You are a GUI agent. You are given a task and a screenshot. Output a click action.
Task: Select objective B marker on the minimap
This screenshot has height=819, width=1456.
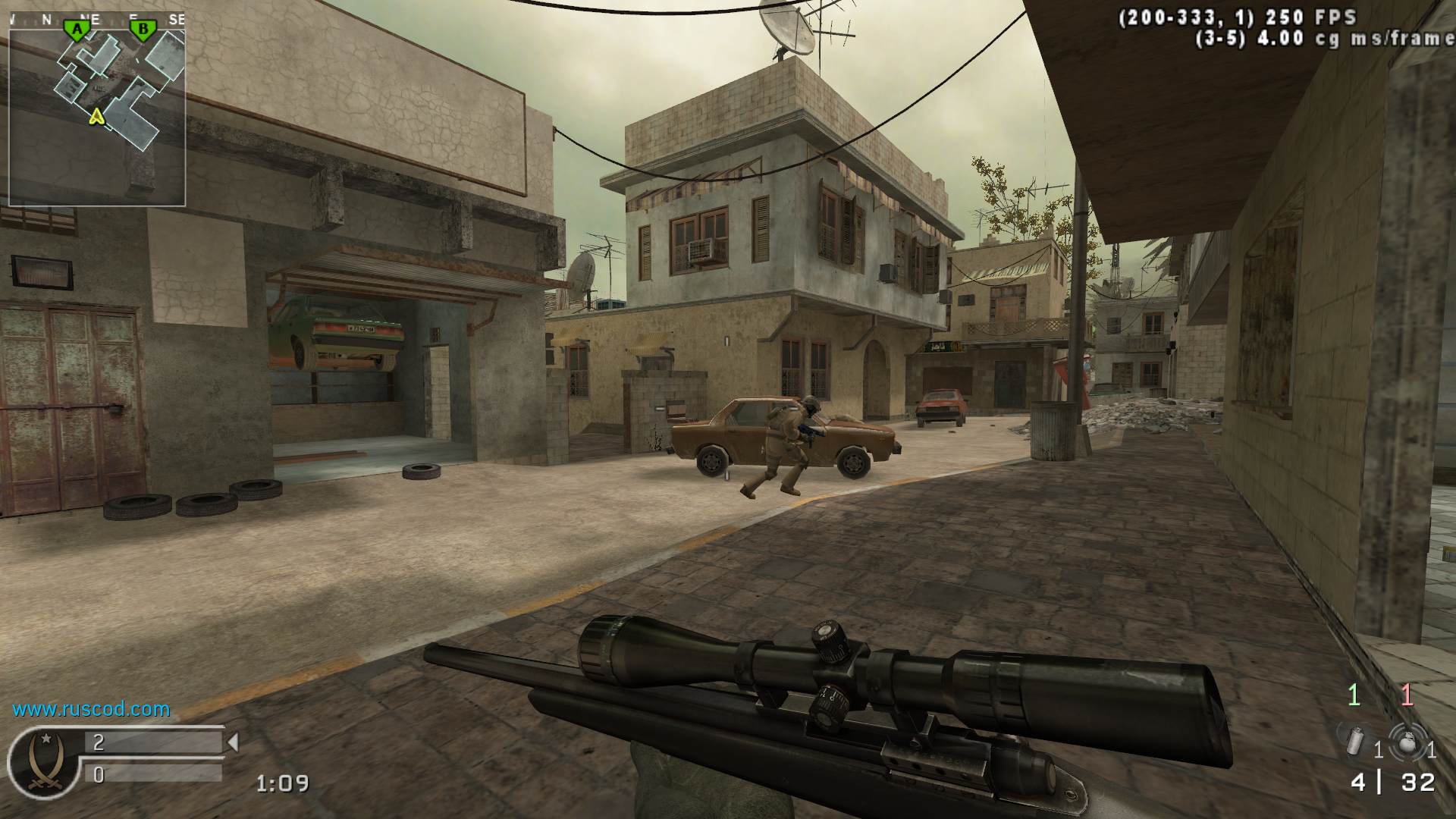tap(142, 30)
